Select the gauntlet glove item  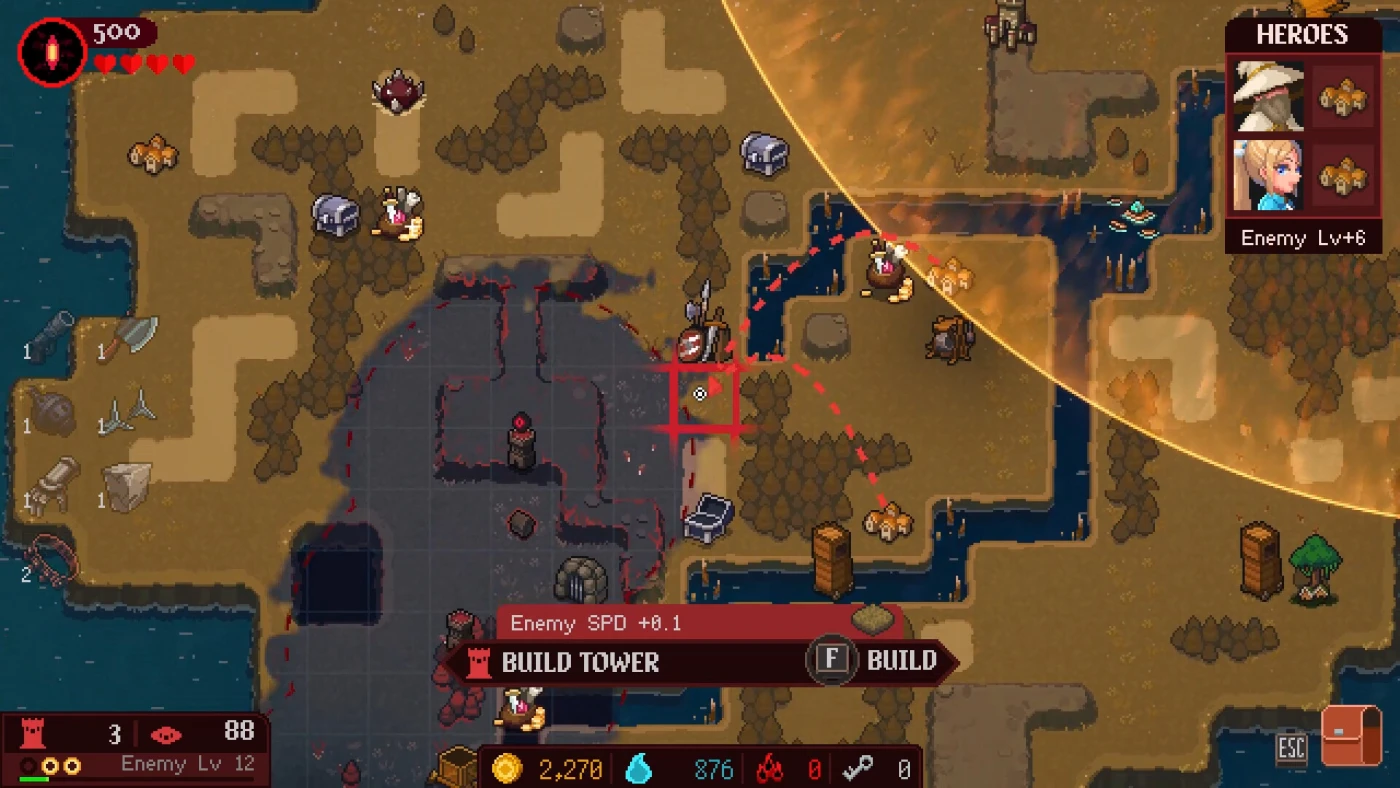click(52, 486)
